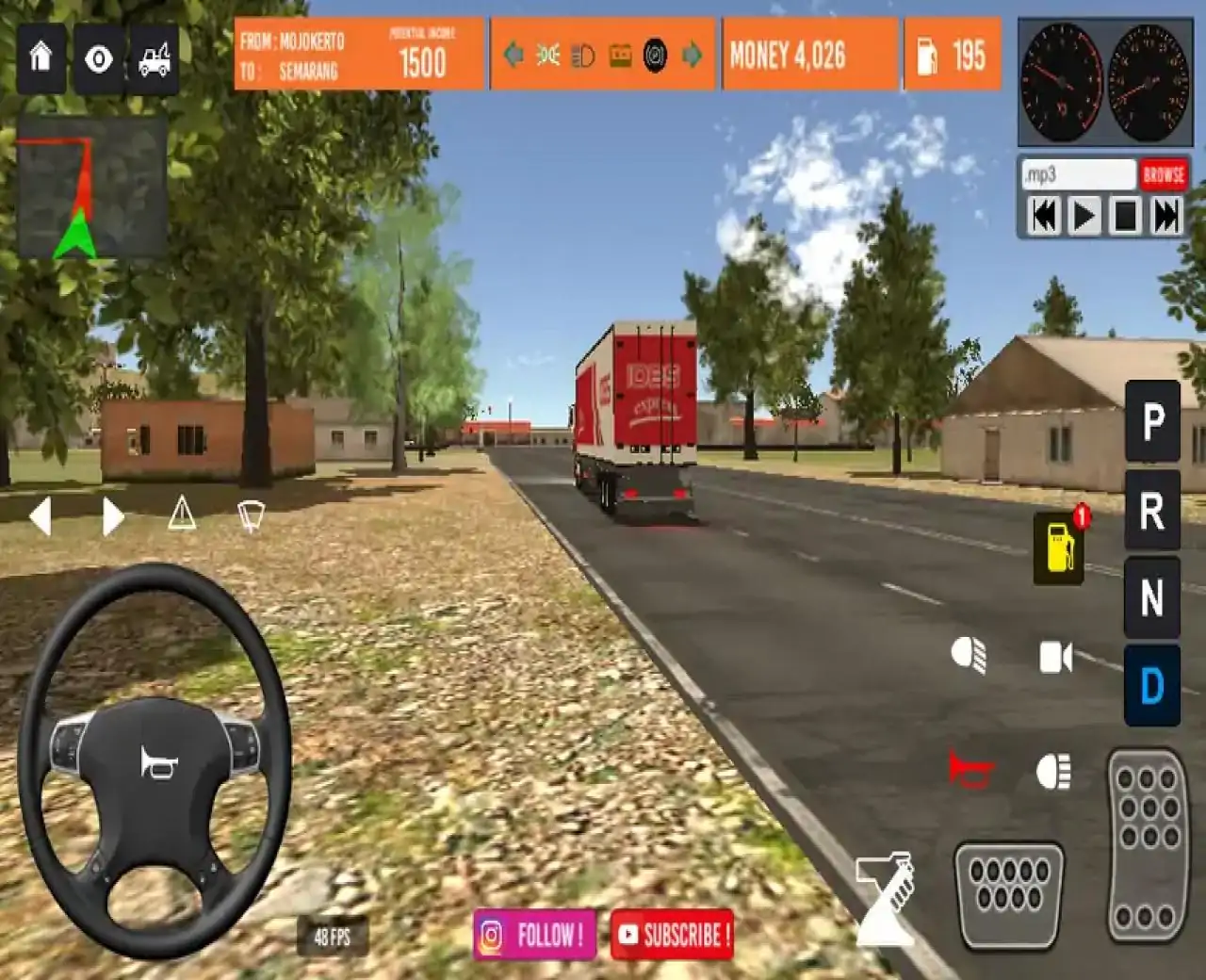The height and width of the screenshot is (980, 1206).
Task: Click the .mp3 filename input field
Action: 1077,173
